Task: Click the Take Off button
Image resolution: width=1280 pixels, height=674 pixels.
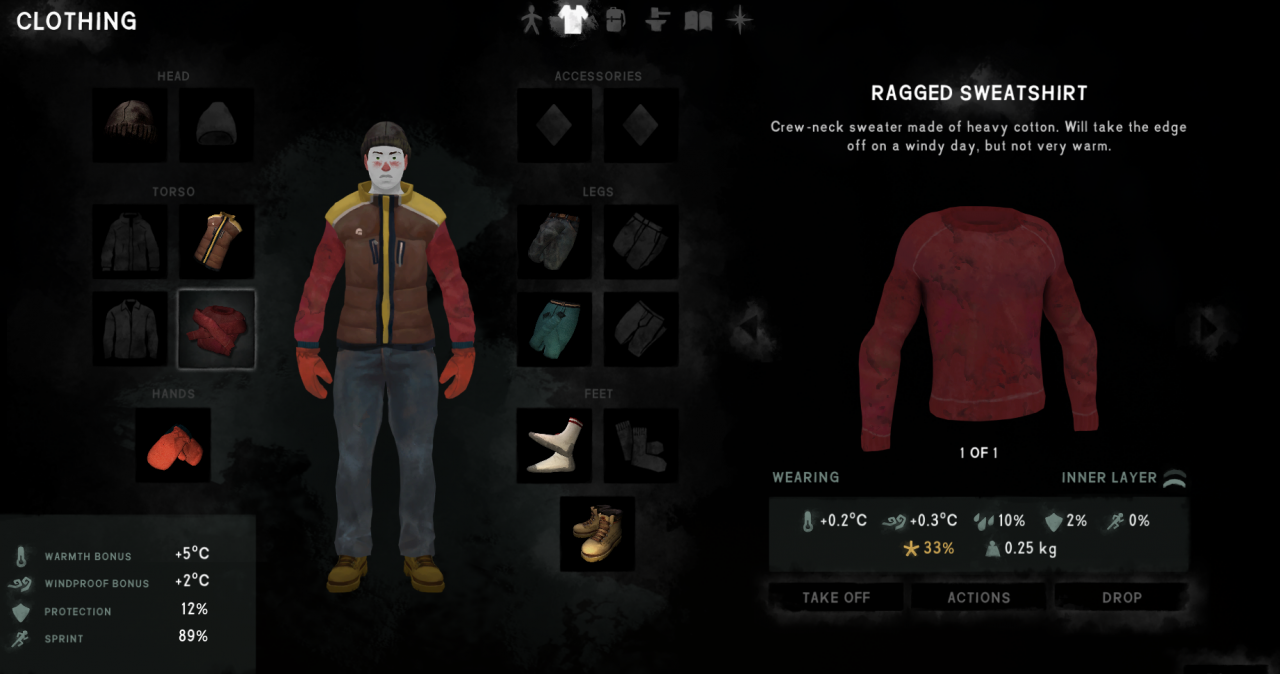Action: click(836, 597)
